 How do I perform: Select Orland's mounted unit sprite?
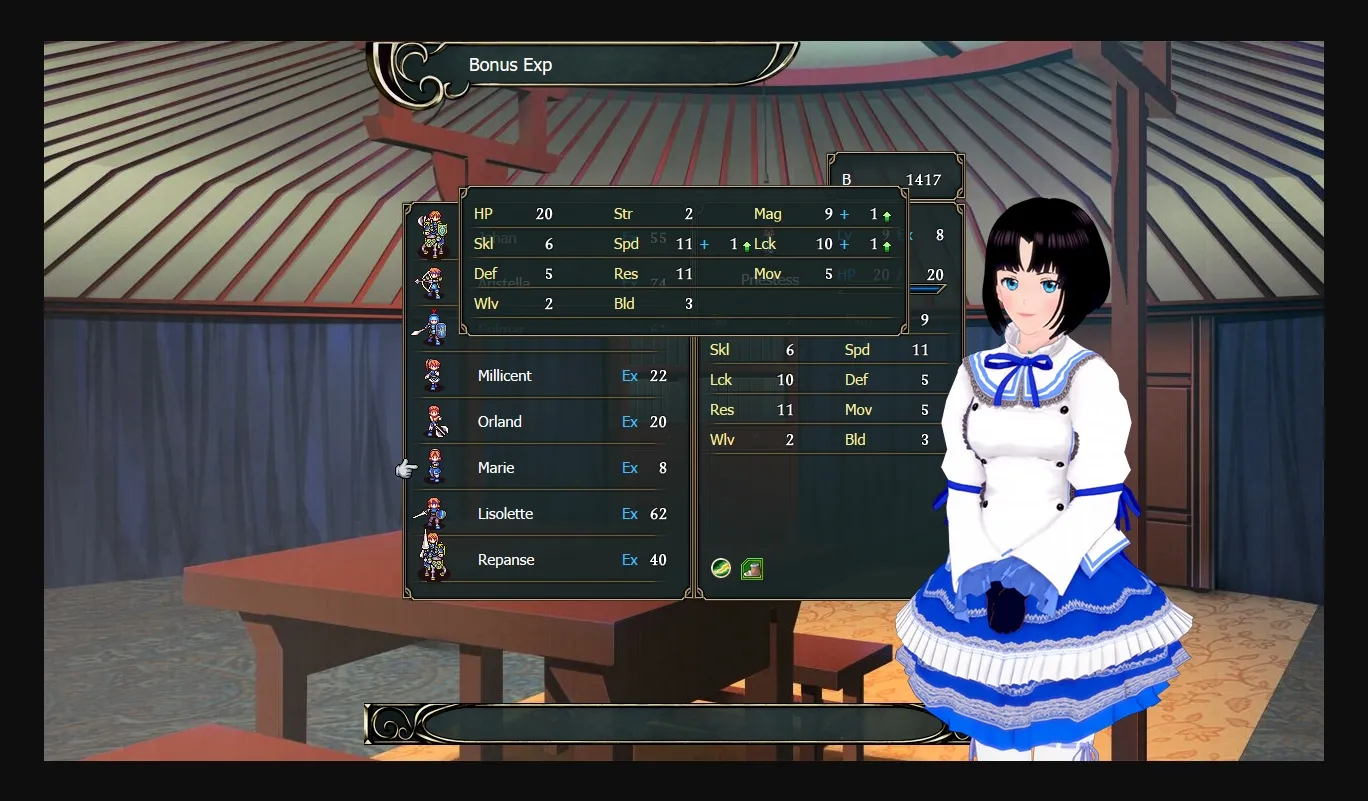tap(433, 422)
